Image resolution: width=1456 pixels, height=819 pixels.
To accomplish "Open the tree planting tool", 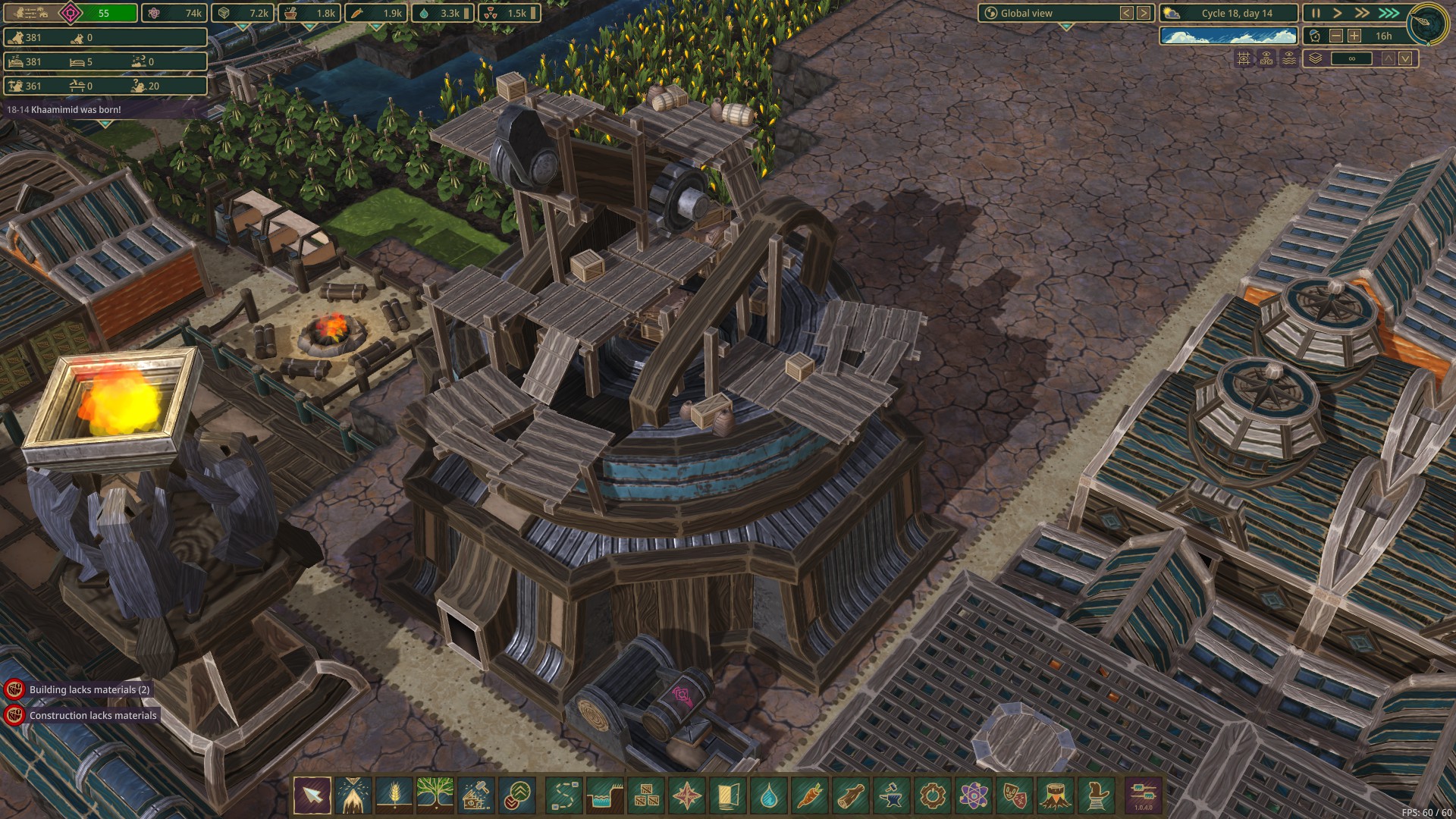I will pos(435,795).
